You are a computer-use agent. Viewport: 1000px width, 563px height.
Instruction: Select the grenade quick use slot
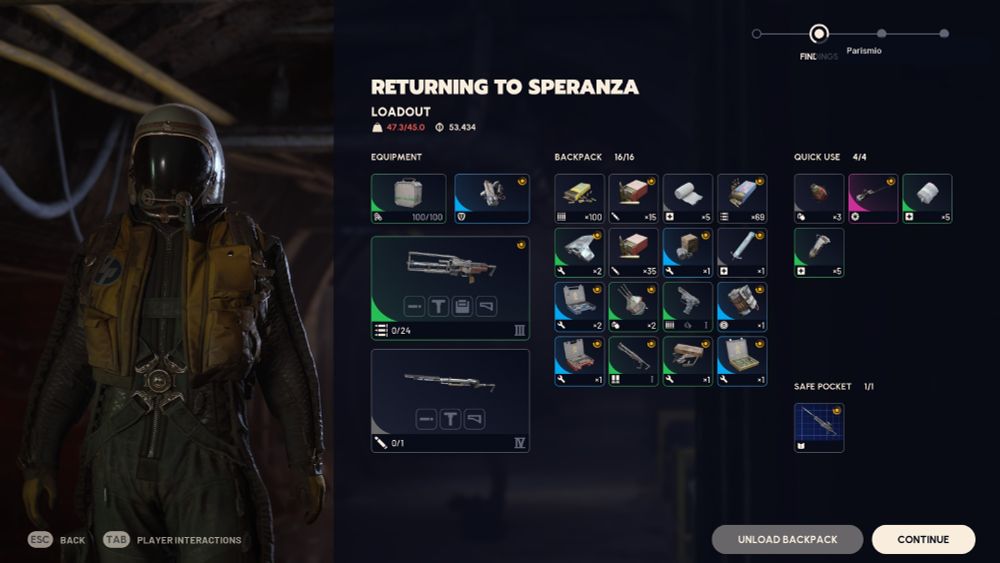click(x=819, y=198)
